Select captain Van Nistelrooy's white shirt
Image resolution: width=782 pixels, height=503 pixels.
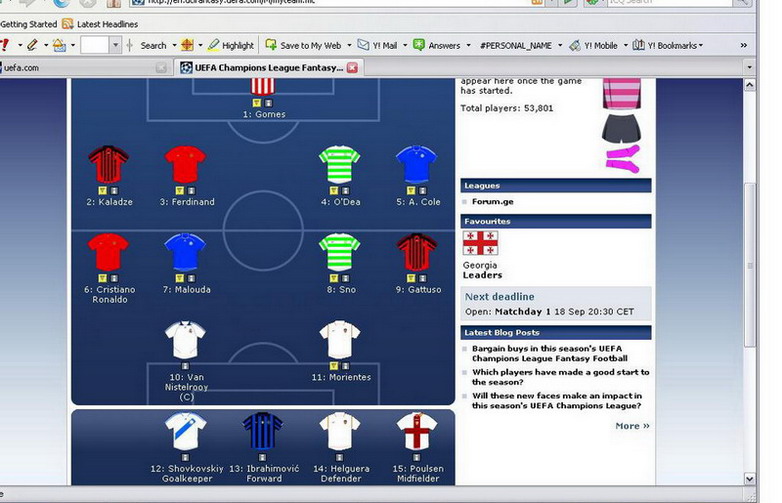coord(186,340)
